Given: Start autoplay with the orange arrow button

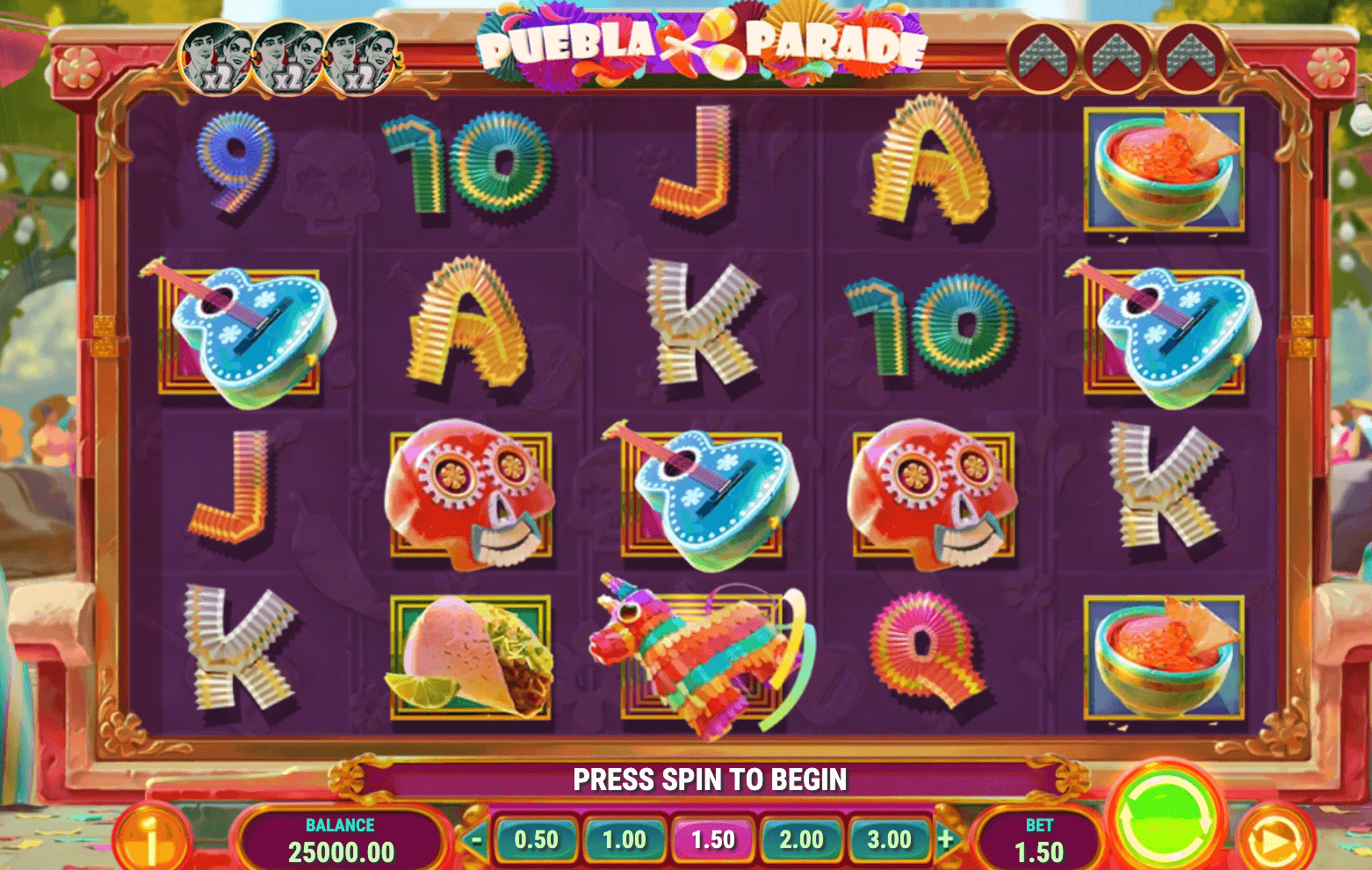Looking at the screenshot, I should coord(1274,842).
